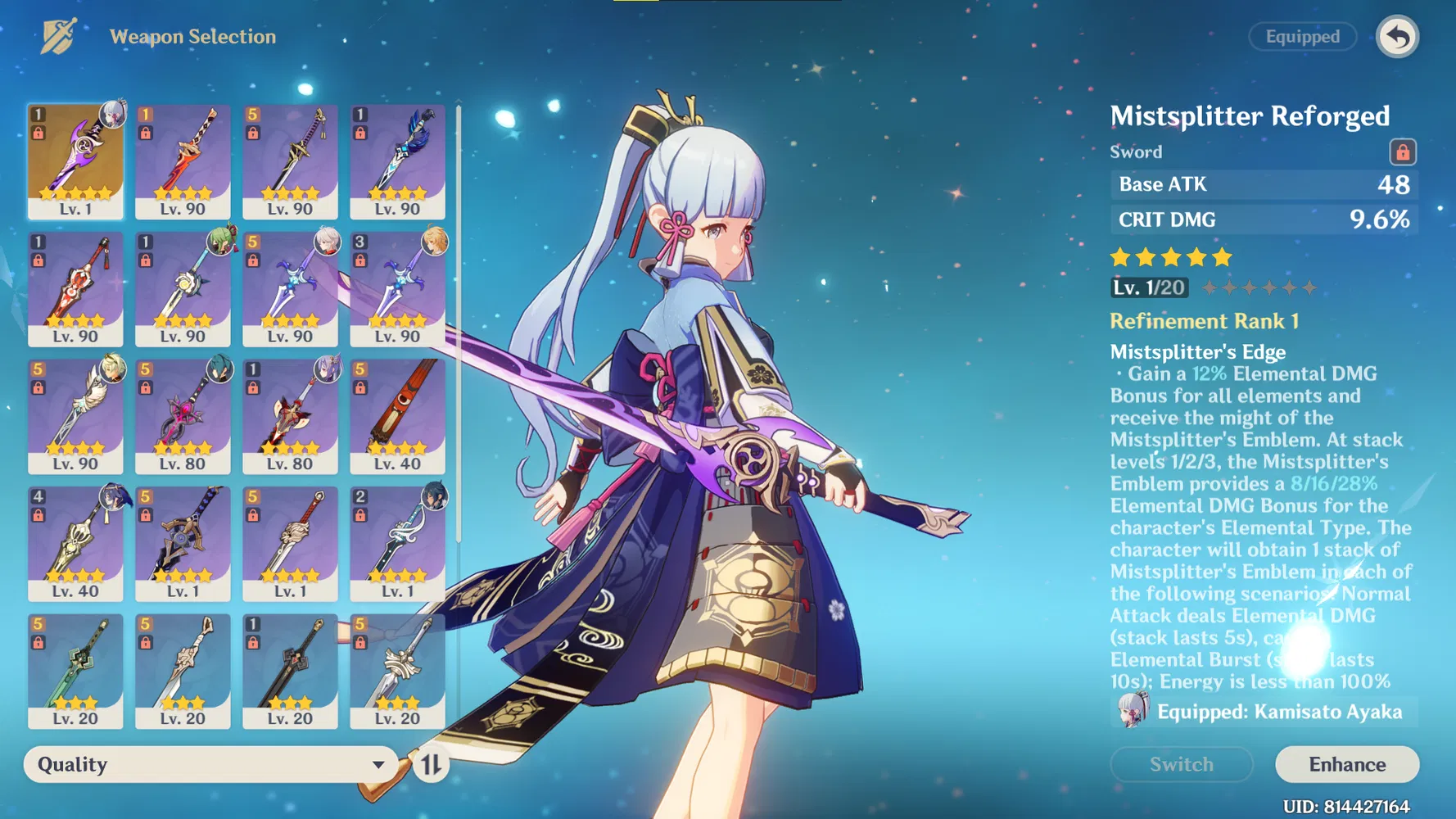
Task: Click Kamisato Ayaka's avatar next to Equipped text
Action: [1132, 712]
